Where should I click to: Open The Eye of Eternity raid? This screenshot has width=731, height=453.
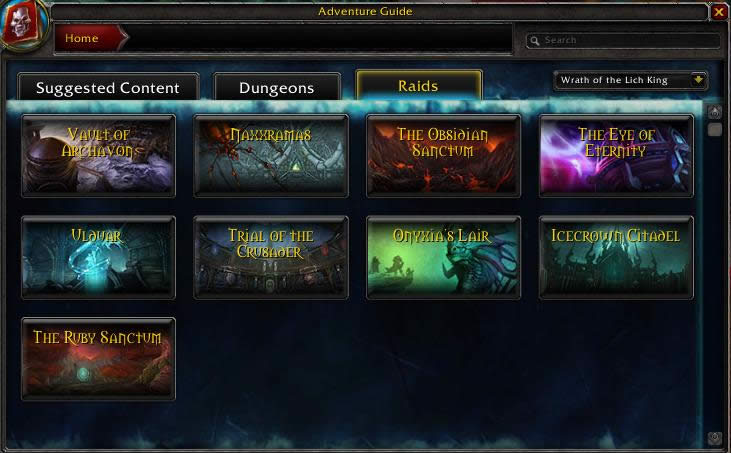(x=616, y=155)
